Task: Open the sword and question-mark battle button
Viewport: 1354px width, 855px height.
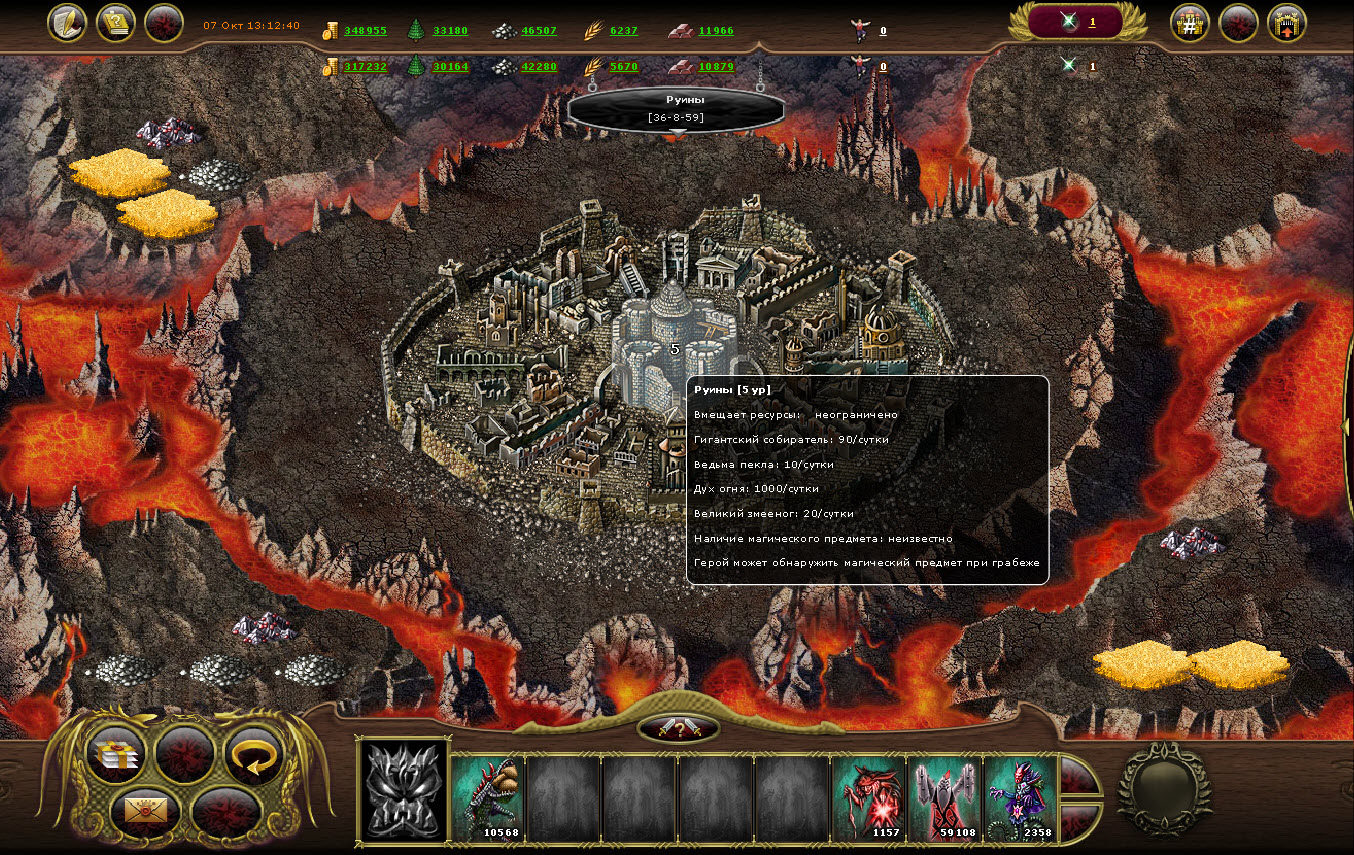Action: [x=677, y=729]
